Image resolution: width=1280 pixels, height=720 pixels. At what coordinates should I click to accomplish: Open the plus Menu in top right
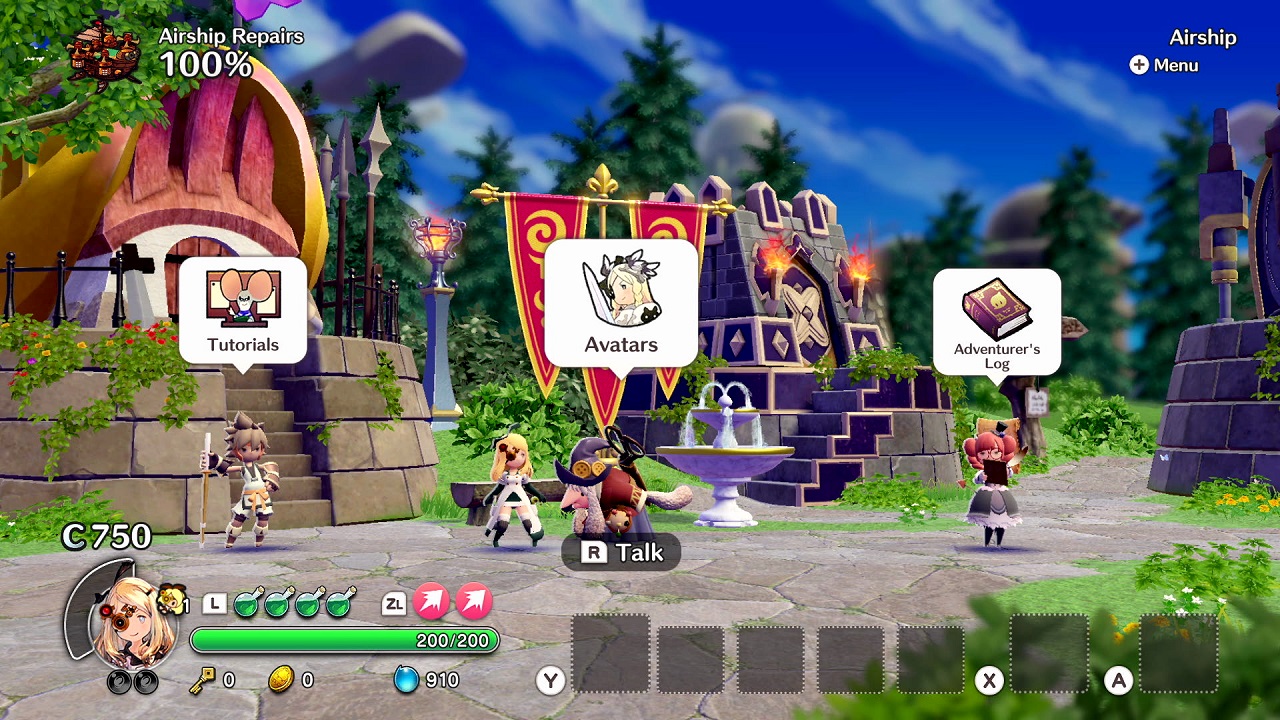coord(1163,65)
